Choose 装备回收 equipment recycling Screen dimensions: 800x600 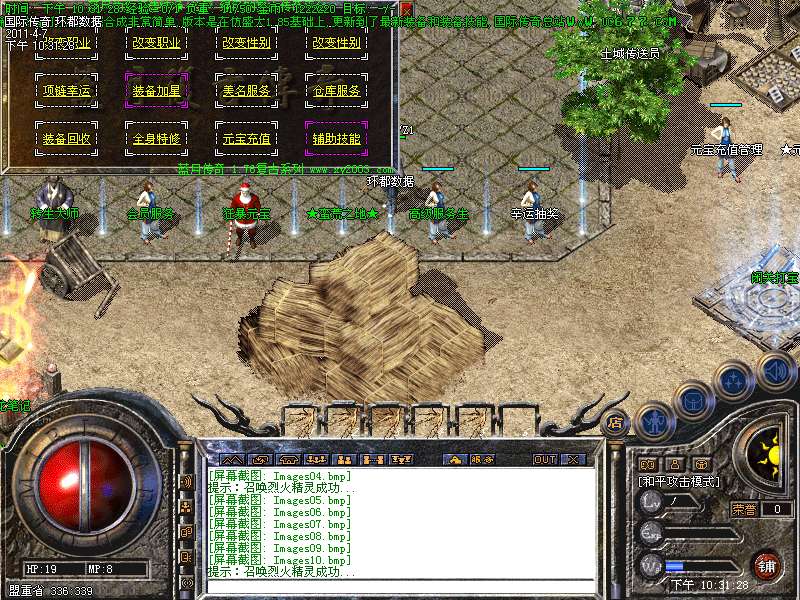pos(67,139)
